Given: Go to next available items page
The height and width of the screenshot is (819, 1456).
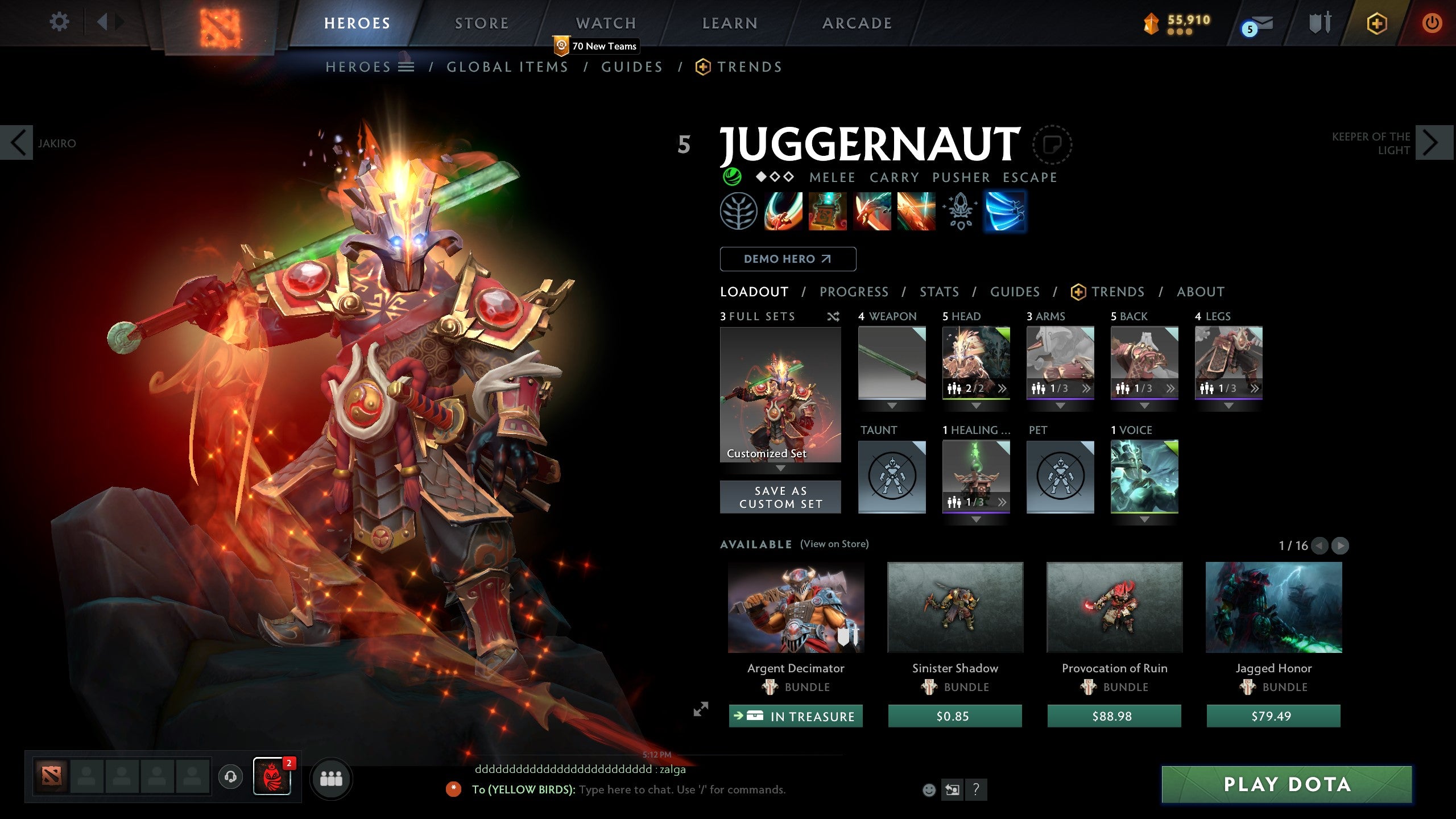Looking at the screenshot, I should 1340,545.
